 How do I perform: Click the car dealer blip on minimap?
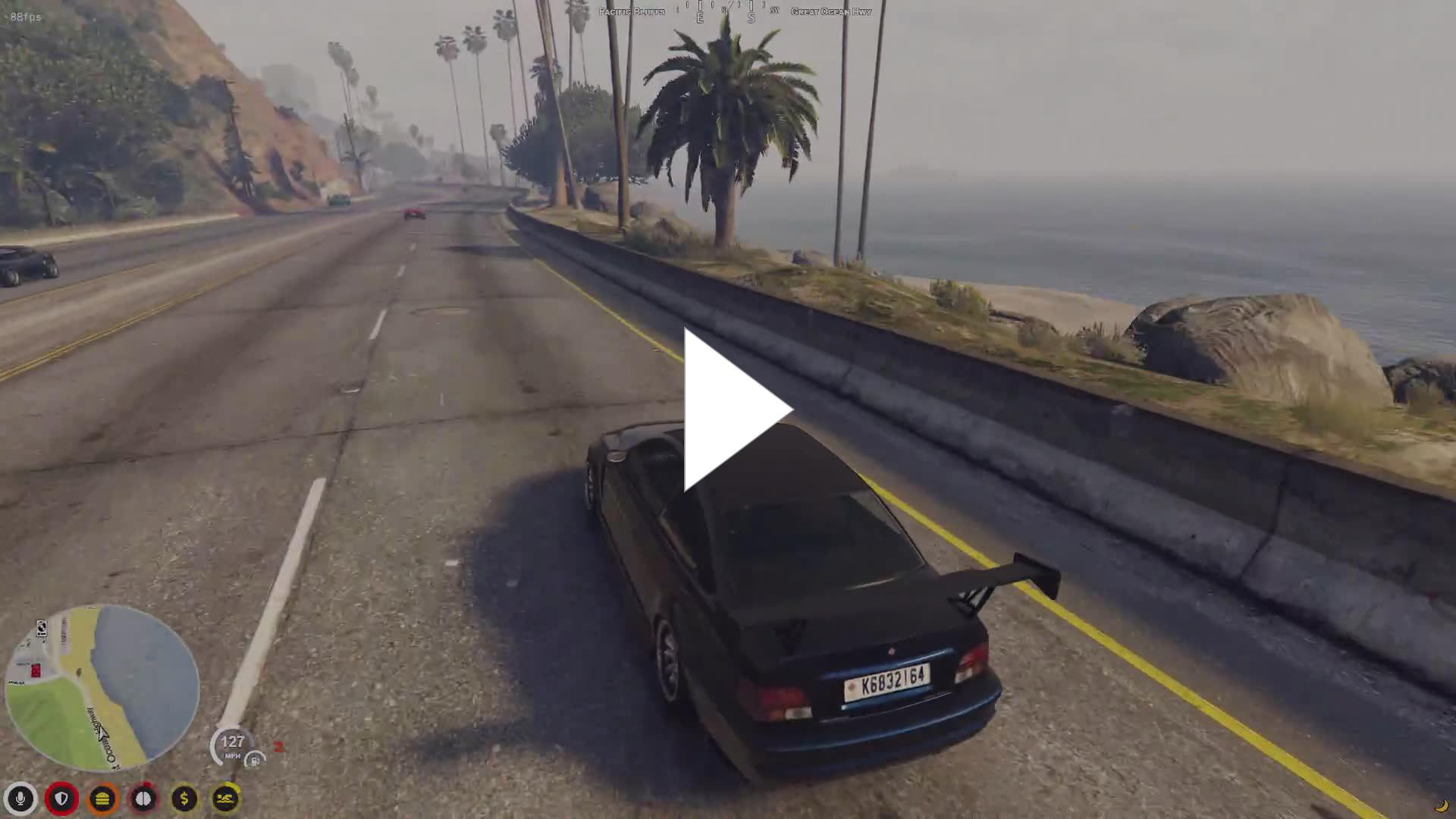click(x=42, y=629)
